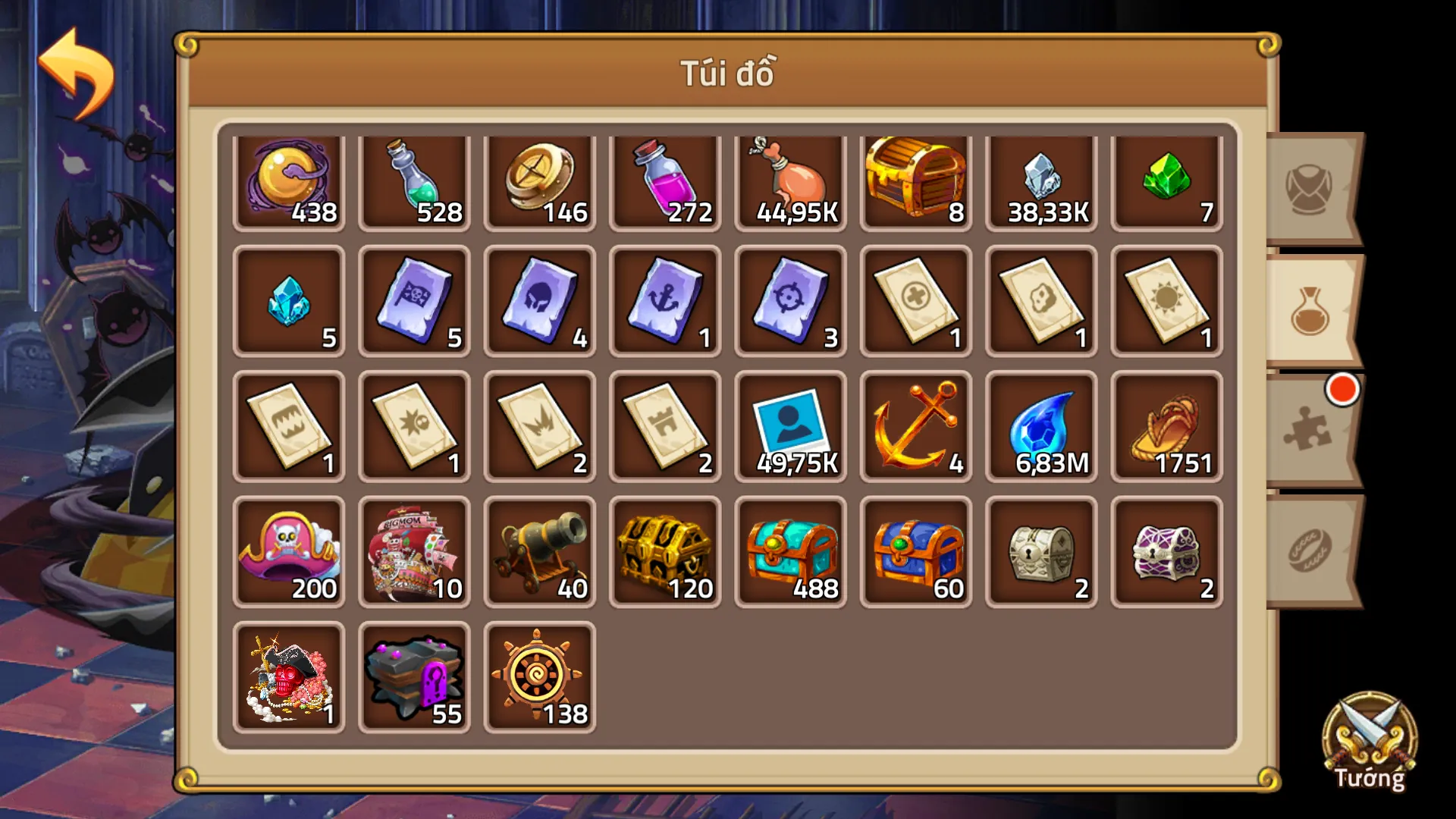The width and height of the screenshot is (1456, 819).
Task: Open the ship wheel item showing 138
Action: [x=540, y=675]
